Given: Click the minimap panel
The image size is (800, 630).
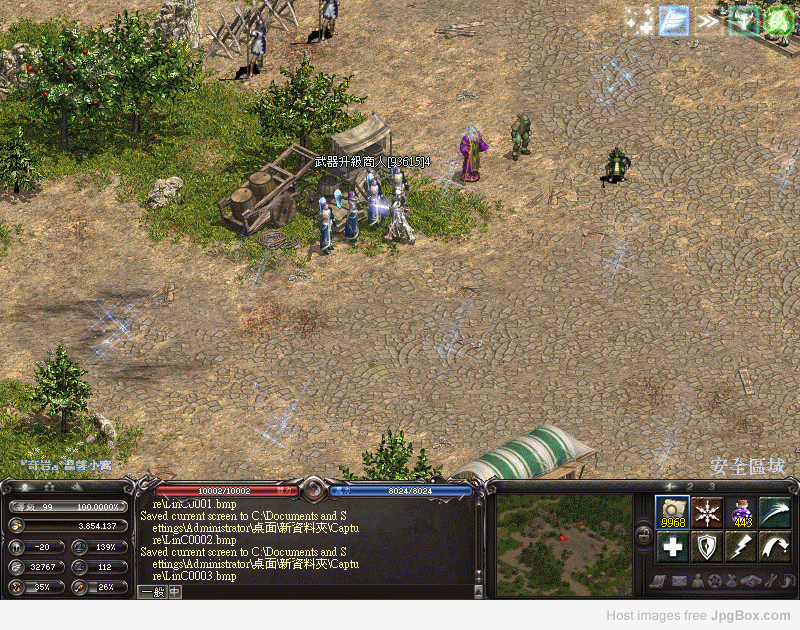Looking at the screenshot, I should (x=564, y=540).
